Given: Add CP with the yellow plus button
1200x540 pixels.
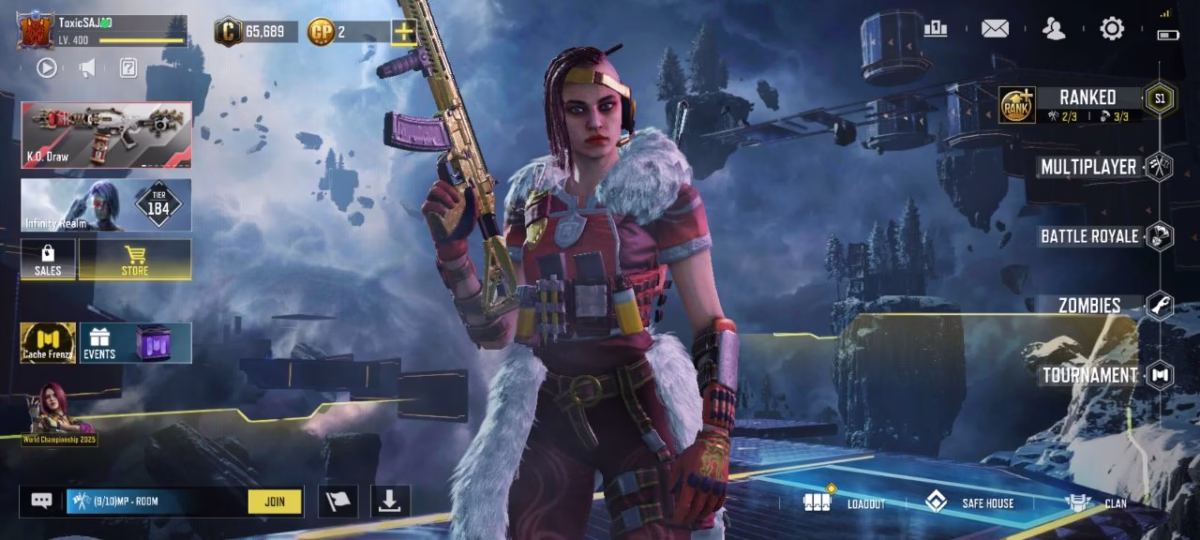Looking at the screenshot, I should [403, 32].
